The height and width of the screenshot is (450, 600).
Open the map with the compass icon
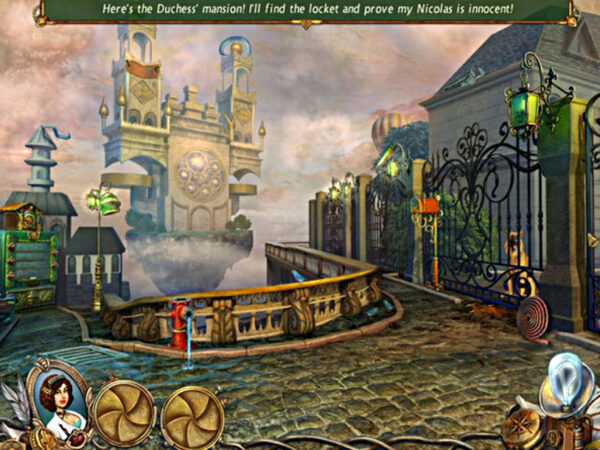[x=522, y=425]
